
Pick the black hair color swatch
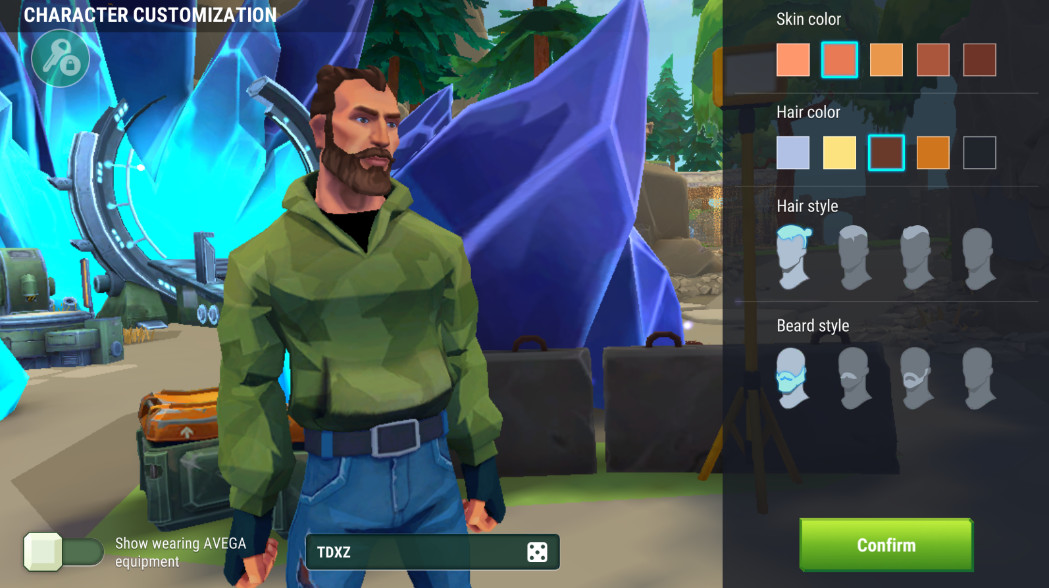click(979, 153)
